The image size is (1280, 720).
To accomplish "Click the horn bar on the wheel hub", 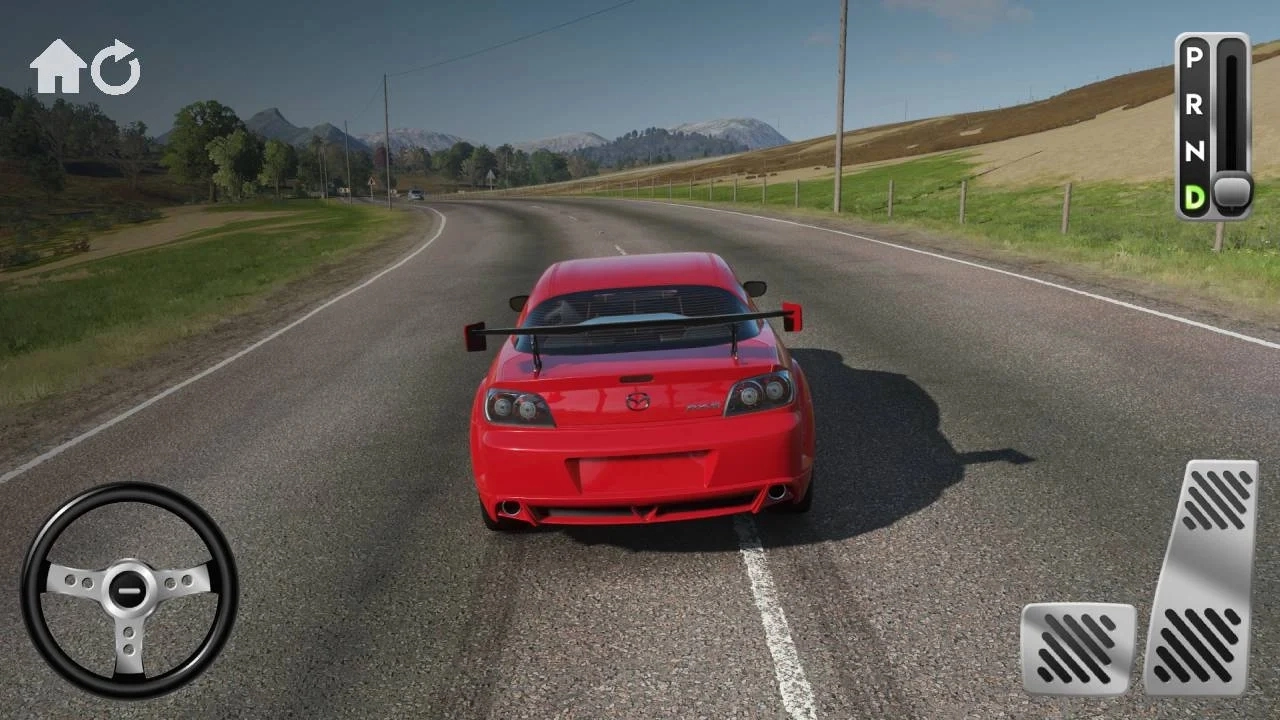I will 128,589.
